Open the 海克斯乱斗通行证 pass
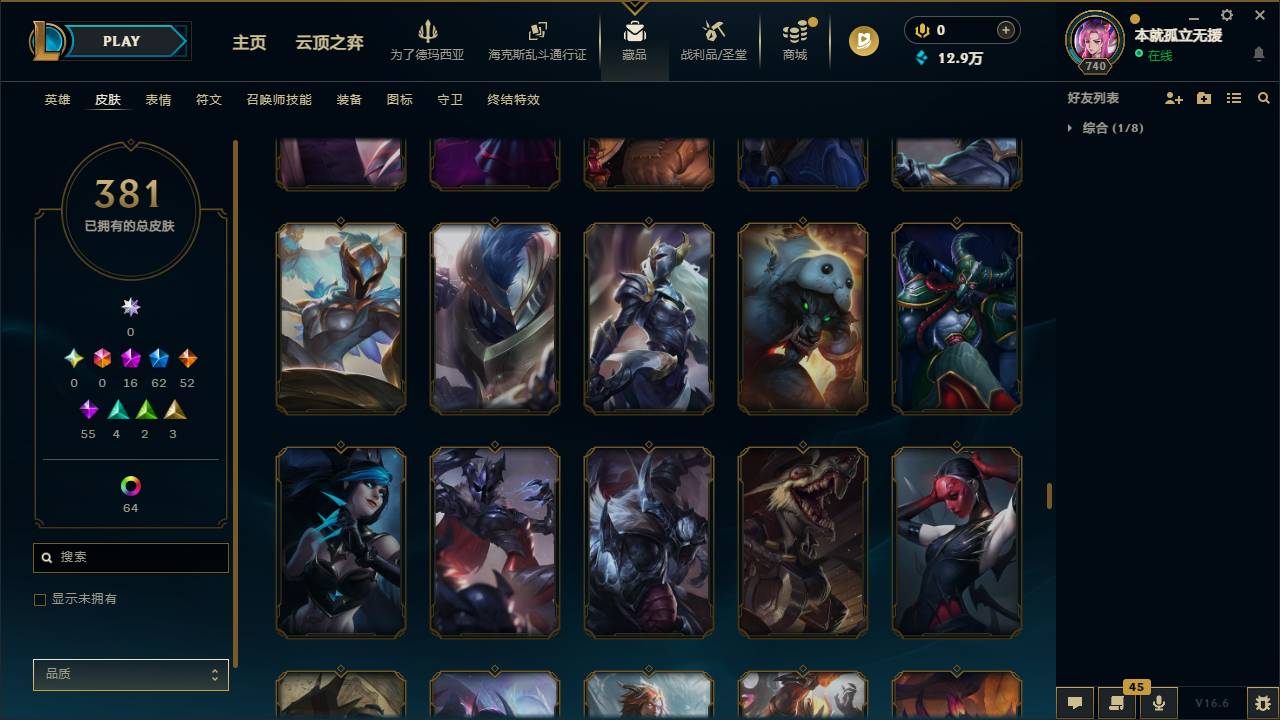1280x720 pixels. point(537,40)
